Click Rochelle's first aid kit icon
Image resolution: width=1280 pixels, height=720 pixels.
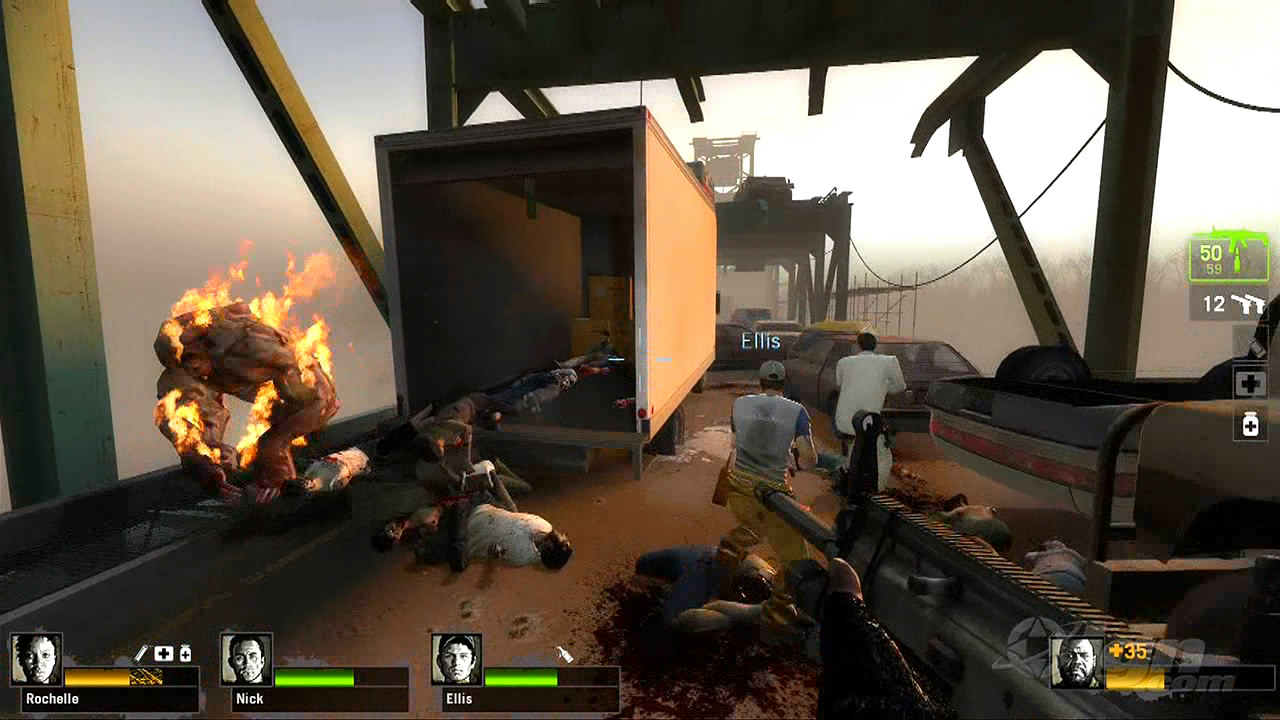(163, 653)
